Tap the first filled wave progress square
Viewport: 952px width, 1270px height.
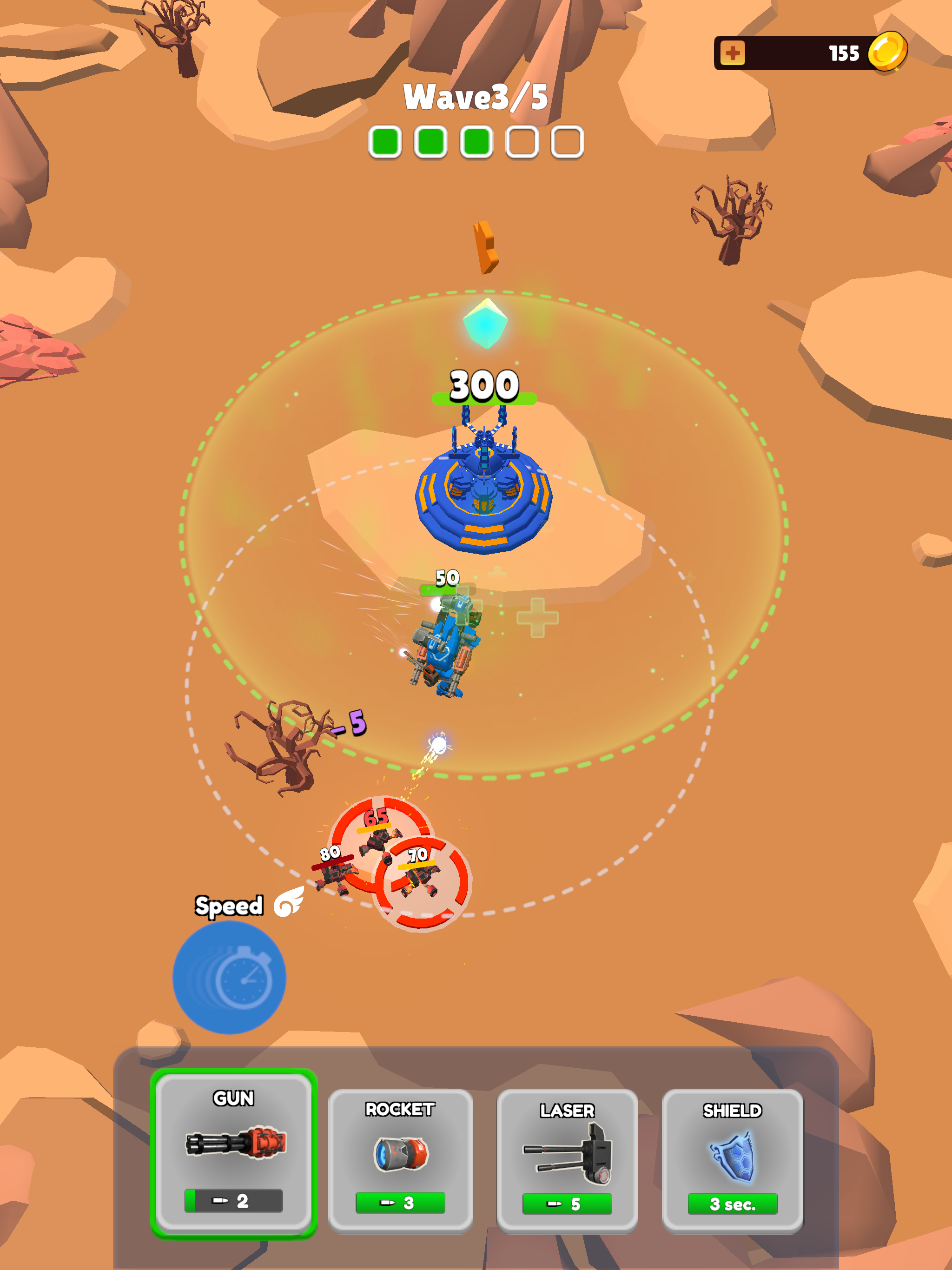pyautogui.click(x=386, y=141)
